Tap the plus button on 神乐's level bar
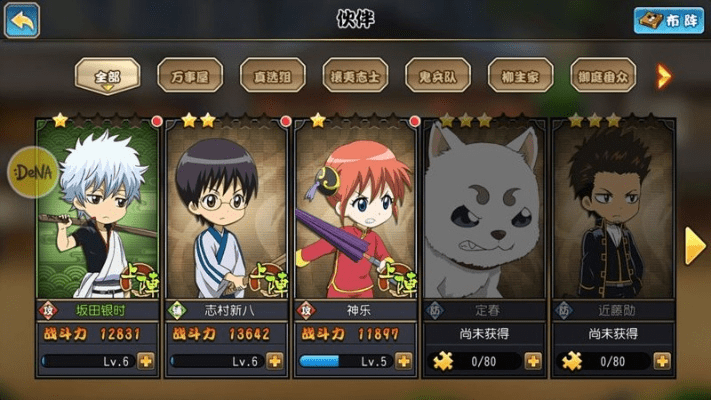 click(404, 361)
